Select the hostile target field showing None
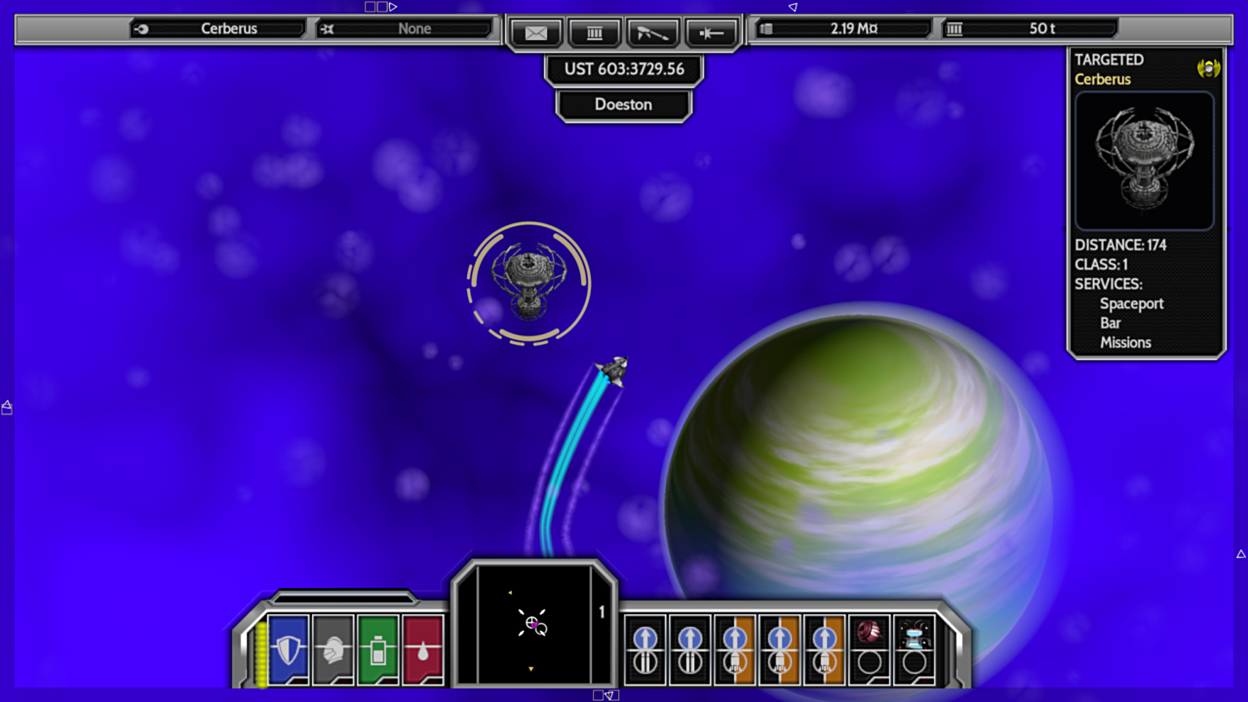Screen dimensions: 1248x702 coord(404,29)
